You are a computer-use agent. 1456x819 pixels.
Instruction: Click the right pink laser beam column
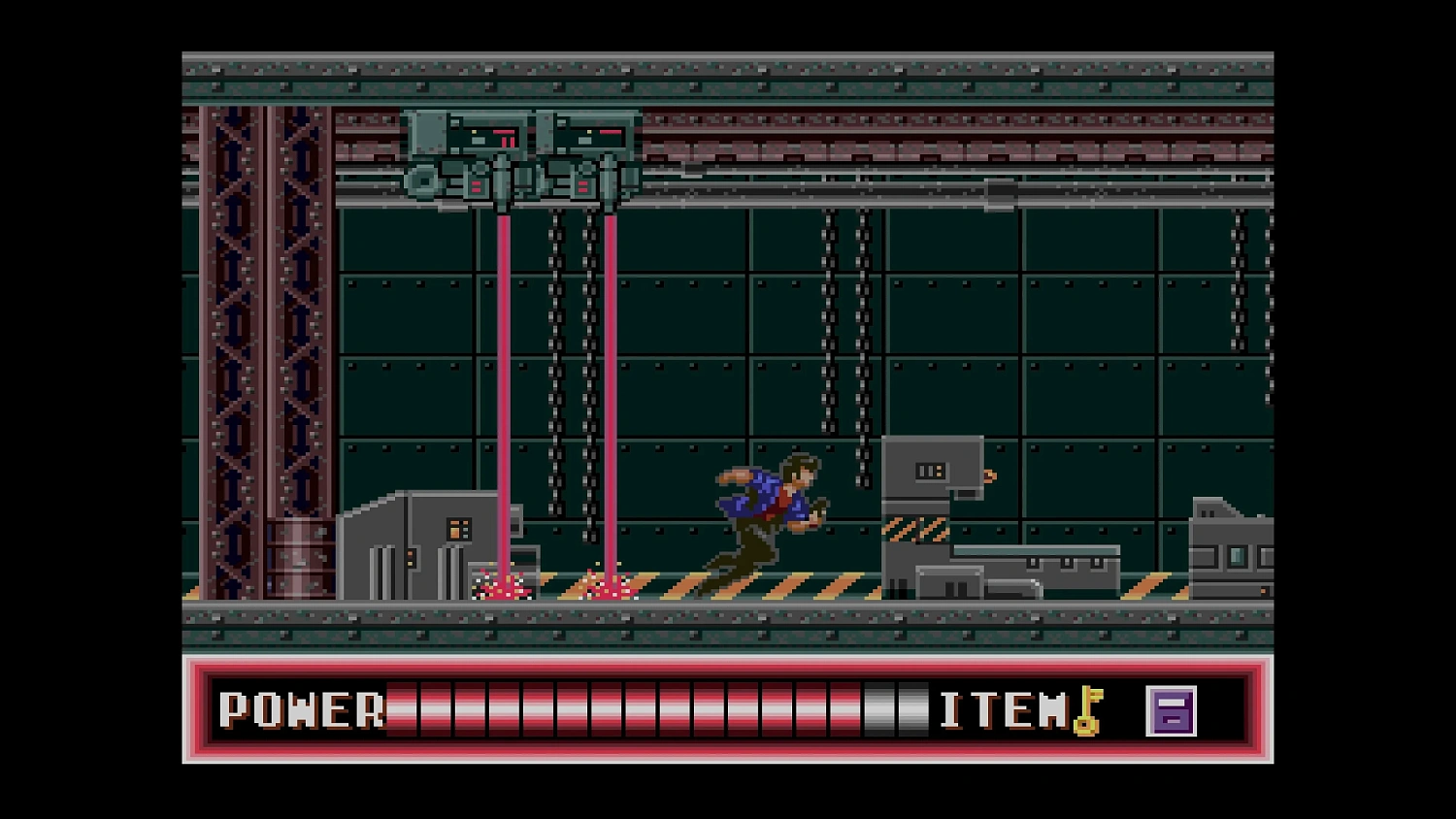point(612,388)
